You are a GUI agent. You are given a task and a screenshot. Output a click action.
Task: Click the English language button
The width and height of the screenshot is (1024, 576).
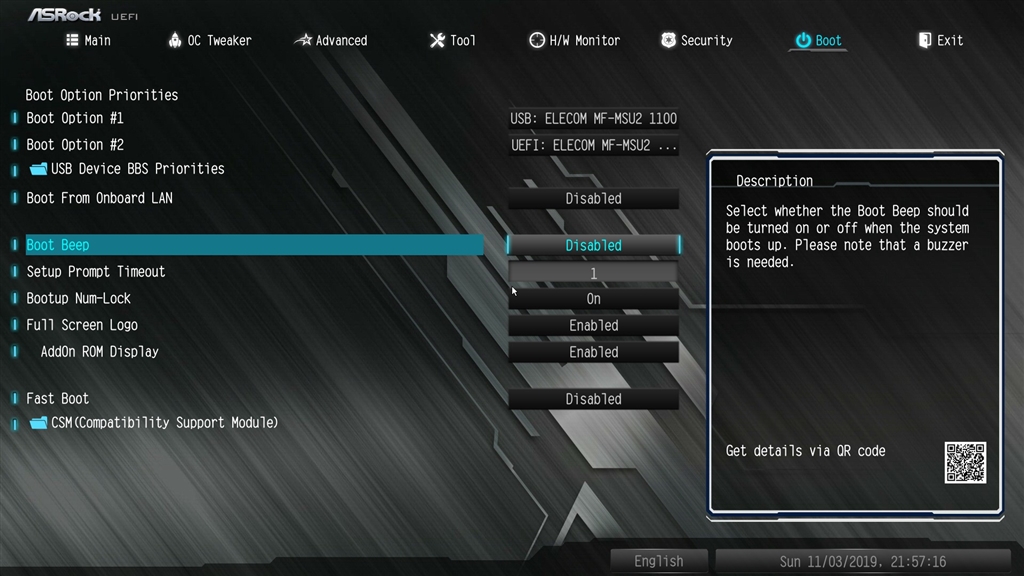(x=658, y=562)
